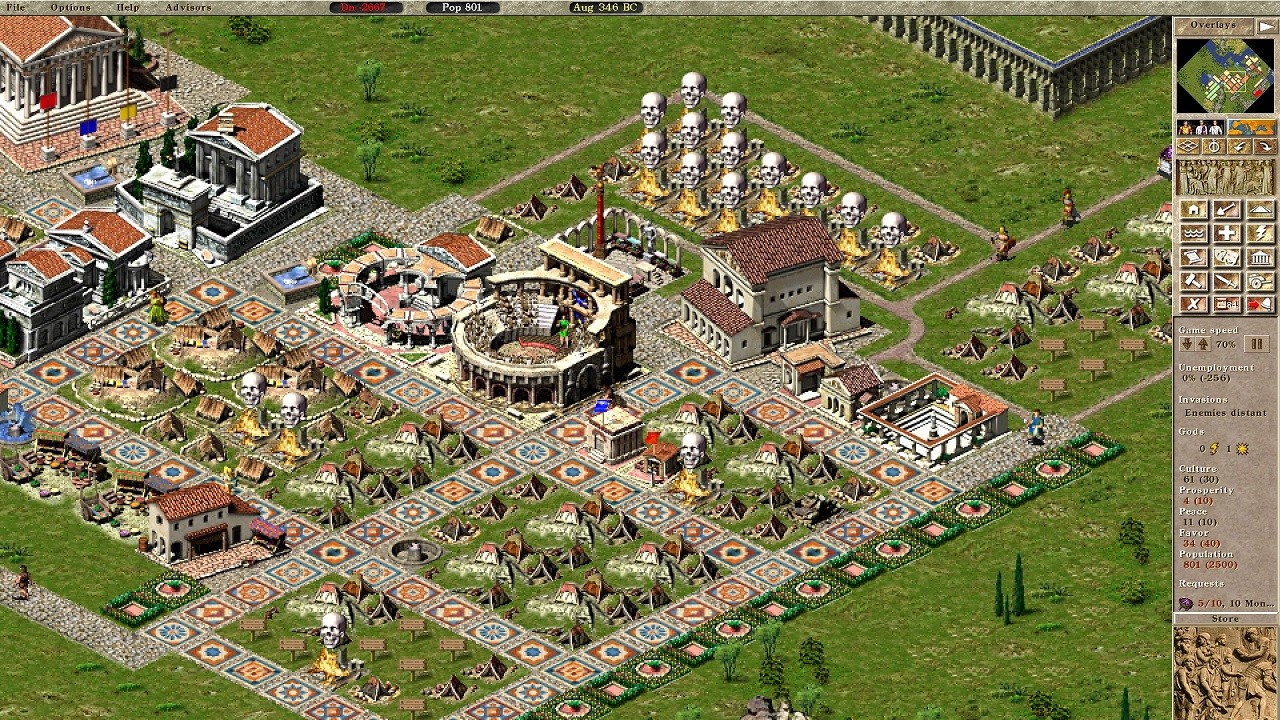Open the File menu
The height and width of the screenshot is (720, 1280).
[14, 7]
